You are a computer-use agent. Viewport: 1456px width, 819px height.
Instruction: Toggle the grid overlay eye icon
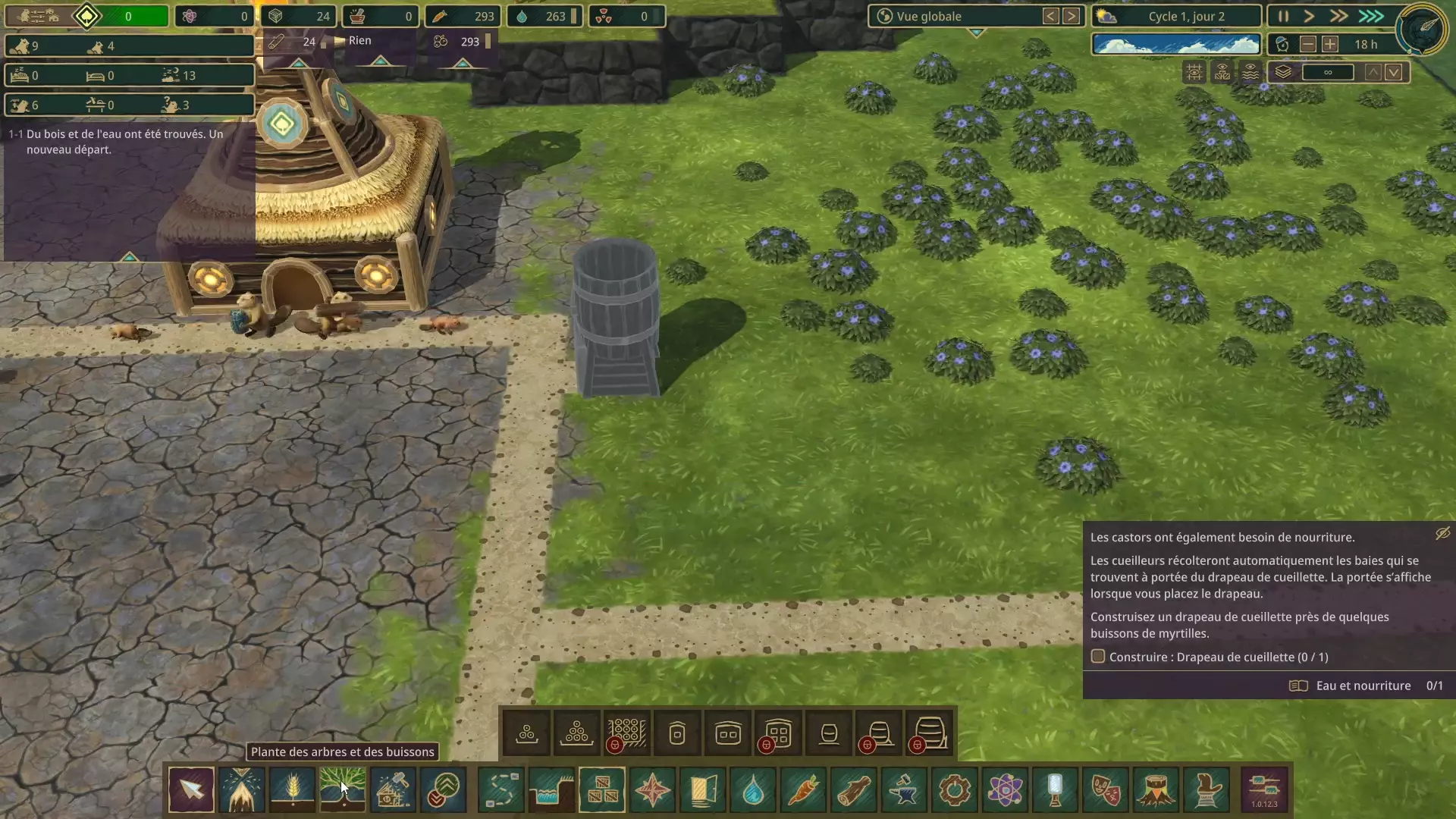pos(1194,72)
